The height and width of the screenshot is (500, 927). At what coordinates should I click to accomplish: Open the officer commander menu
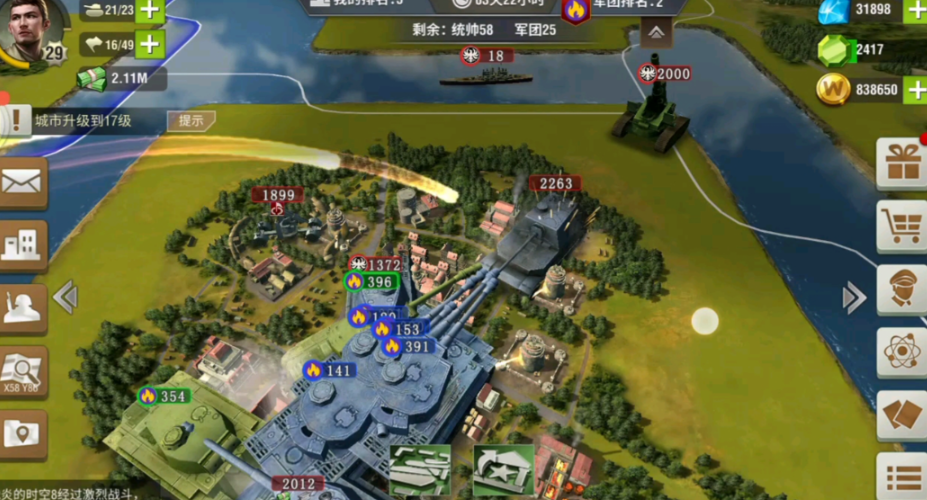coord(902,289)
